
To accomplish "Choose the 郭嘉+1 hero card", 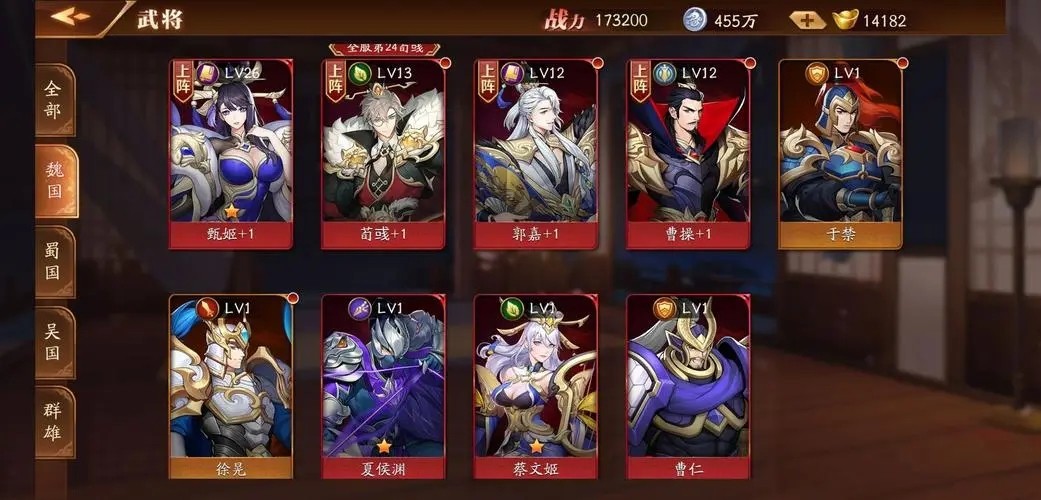I will (x=536, y=153).
